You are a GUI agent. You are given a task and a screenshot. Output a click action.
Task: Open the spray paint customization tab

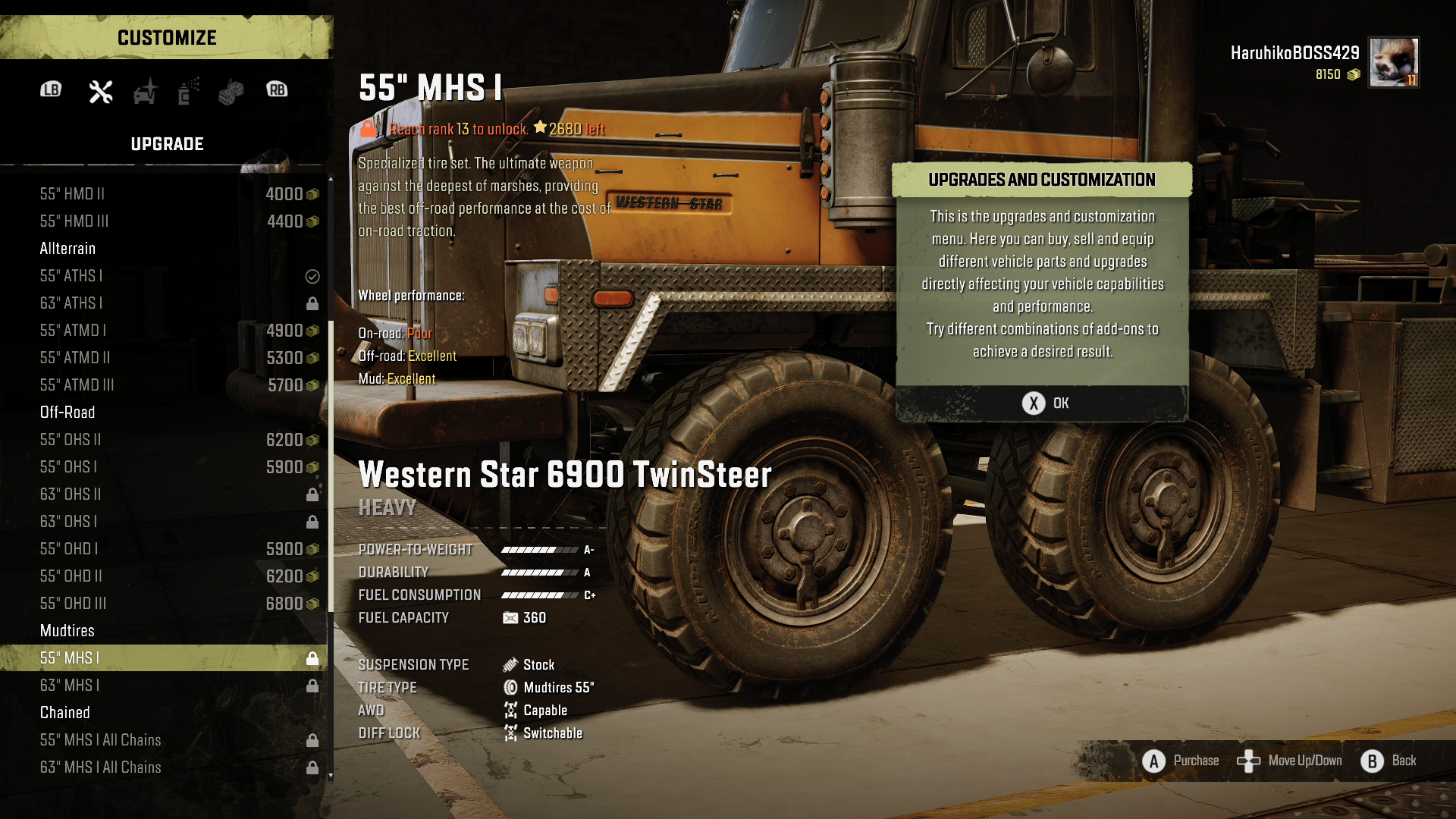click(188, 91)
